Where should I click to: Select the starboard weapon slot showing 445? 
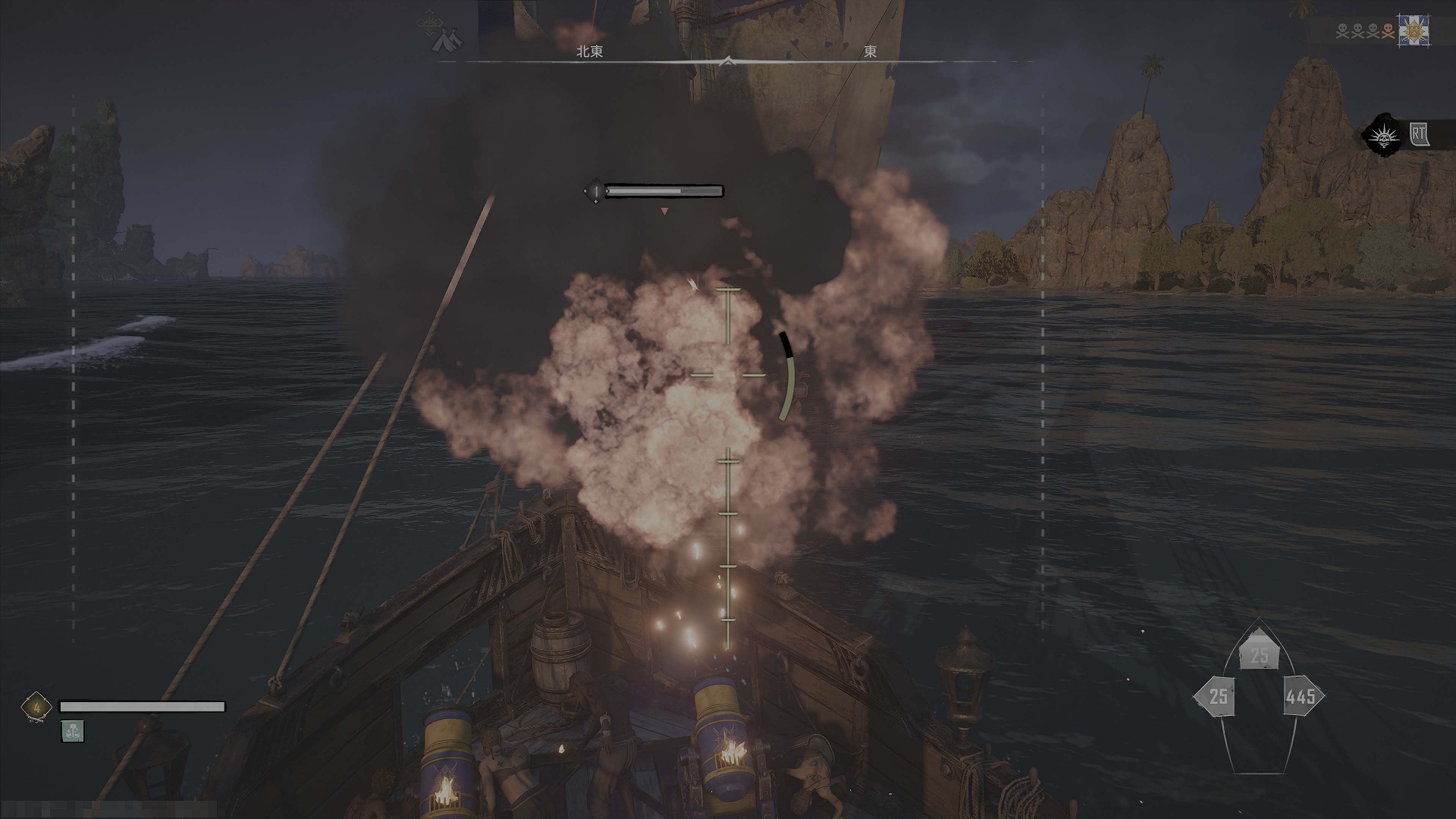[x=1302, y=696]
